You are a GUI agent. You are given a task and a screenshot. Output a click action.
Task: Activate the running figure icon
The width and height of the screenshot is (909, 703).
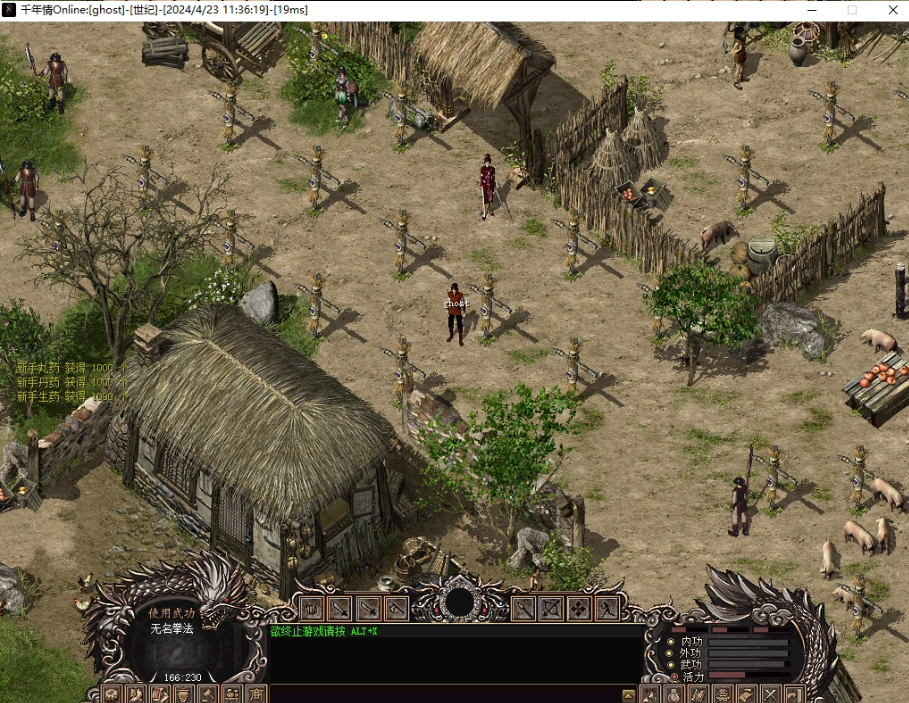(x=607, y=607)
